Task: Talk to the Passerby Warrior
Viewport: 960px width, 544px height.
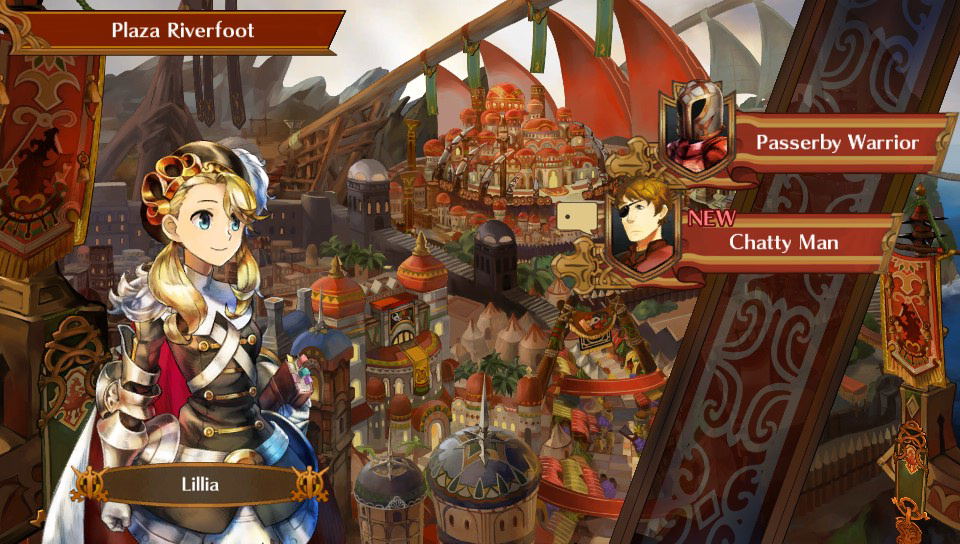Action: pos(835,142)
